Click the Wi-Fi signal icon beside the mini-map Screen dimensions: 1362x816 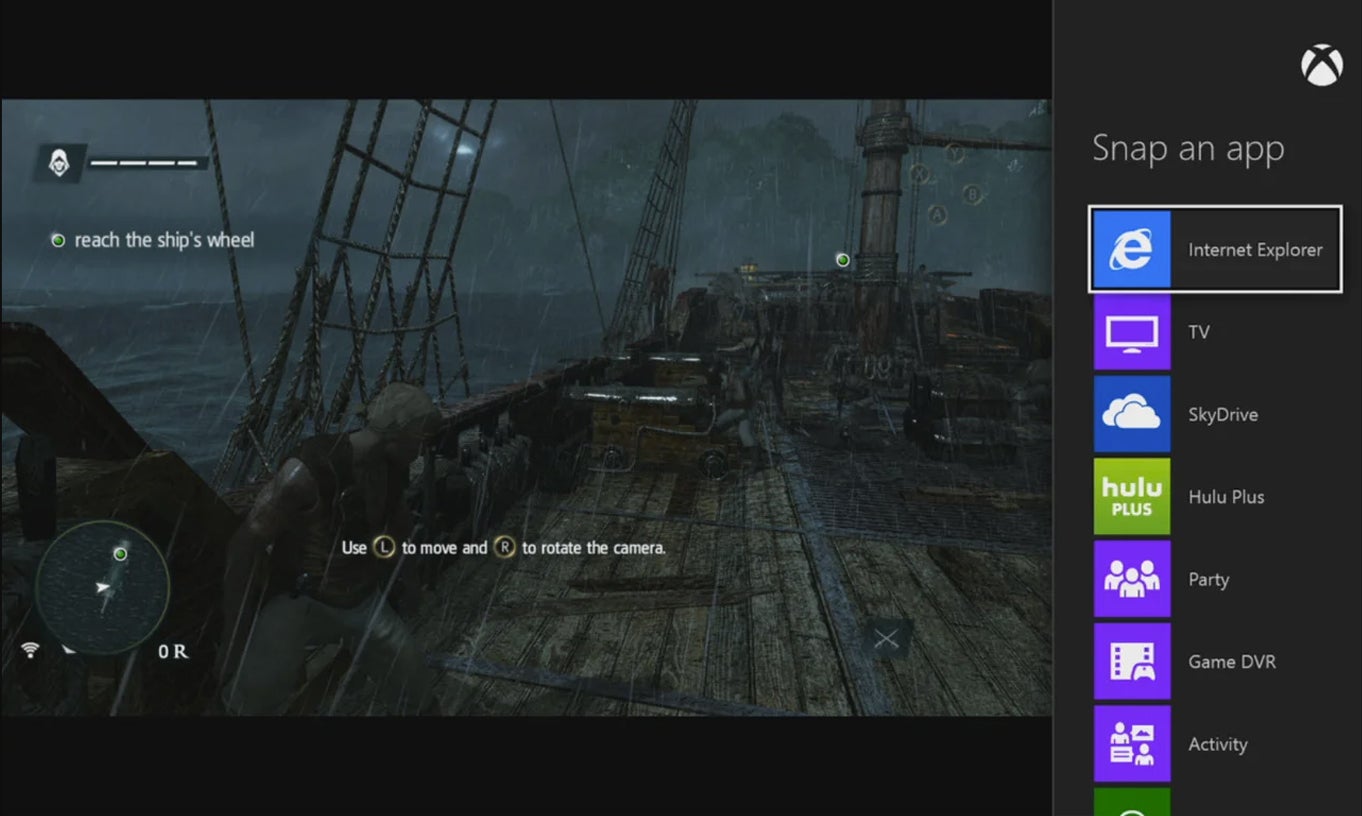30,650
